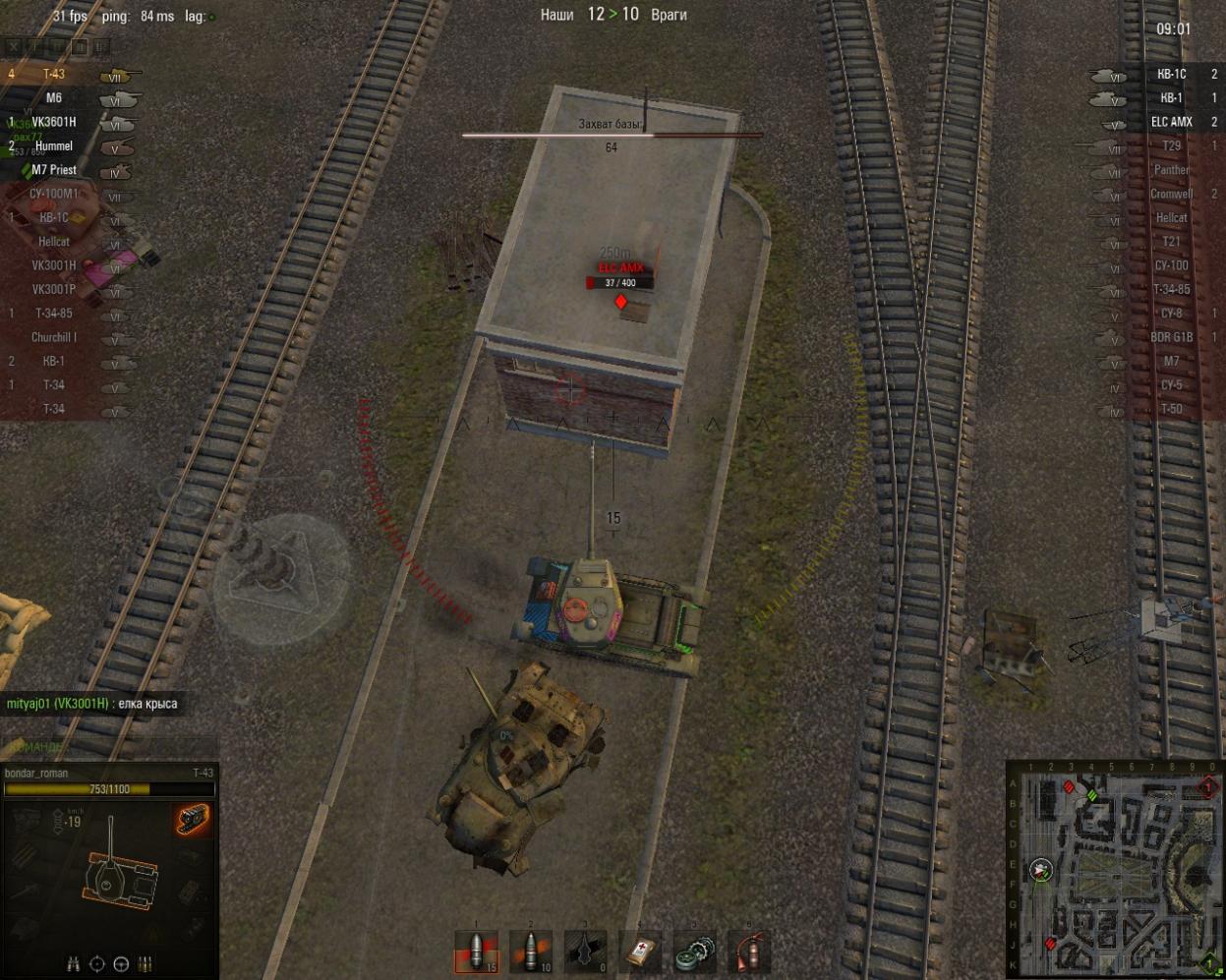
Task: Select the Hummel in the allied team list
Action: point(54,146)
